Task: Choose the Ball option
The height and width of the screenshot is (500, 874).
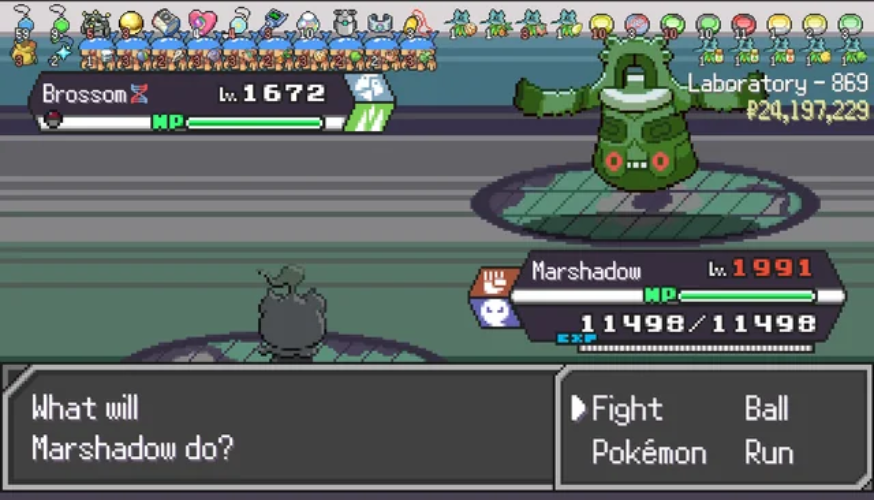Action: click(766, 409)
